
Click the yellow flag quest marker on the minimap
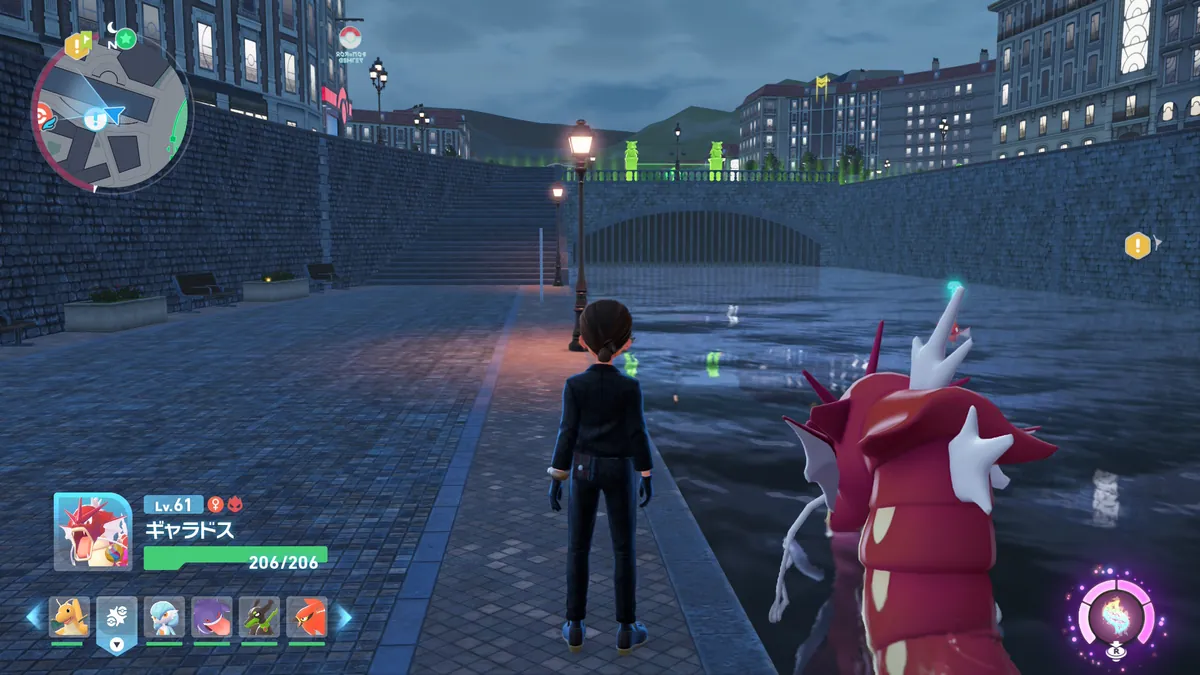77,45
